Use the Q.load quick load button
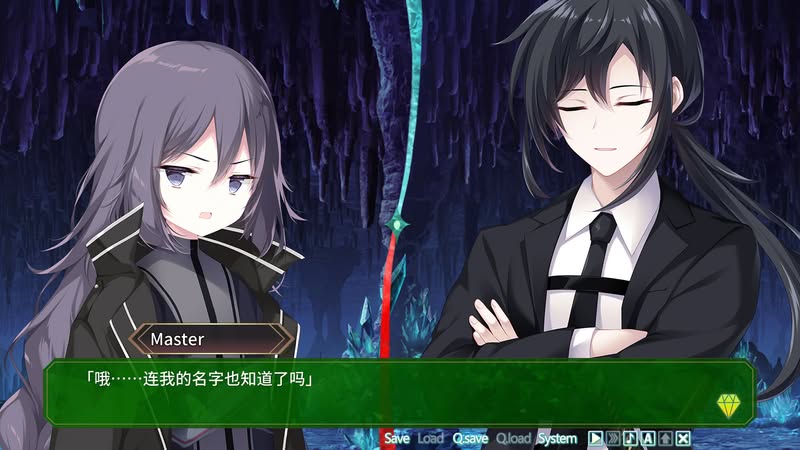This screenshot has width=800, height=450. click(514, 438)
